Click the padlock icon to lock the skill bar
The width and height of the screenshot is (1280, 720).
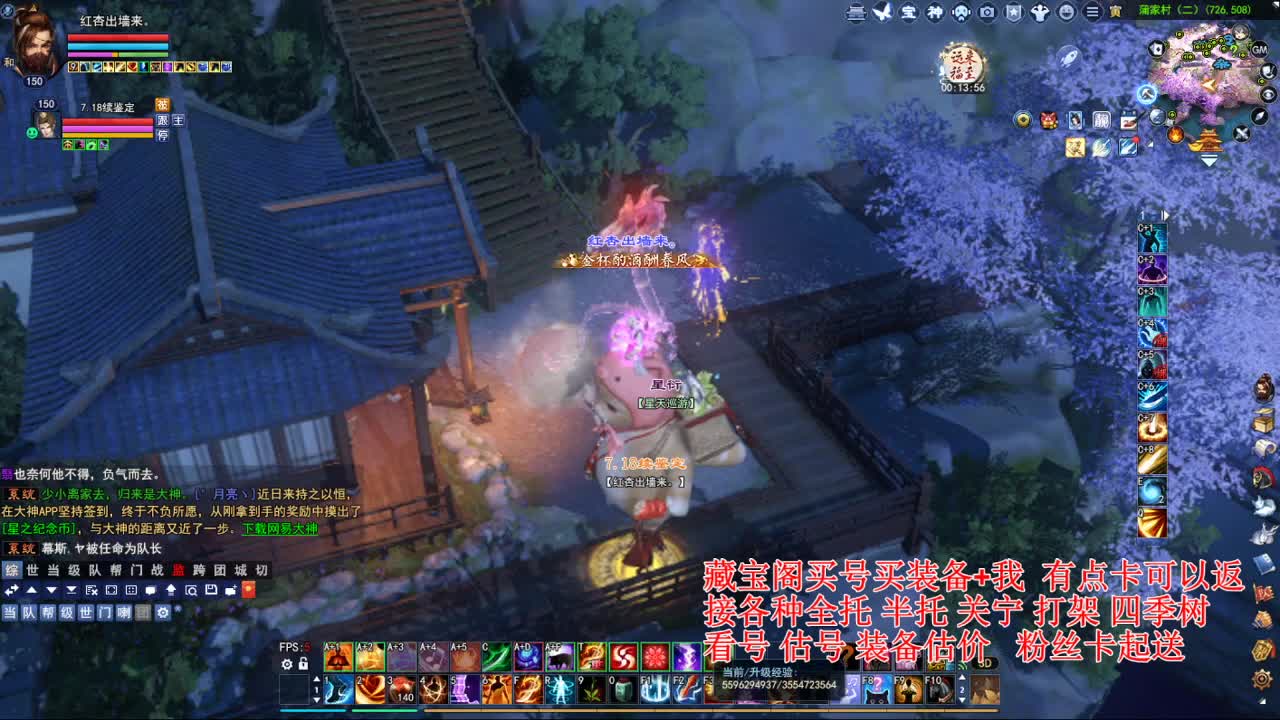point(302,664)
